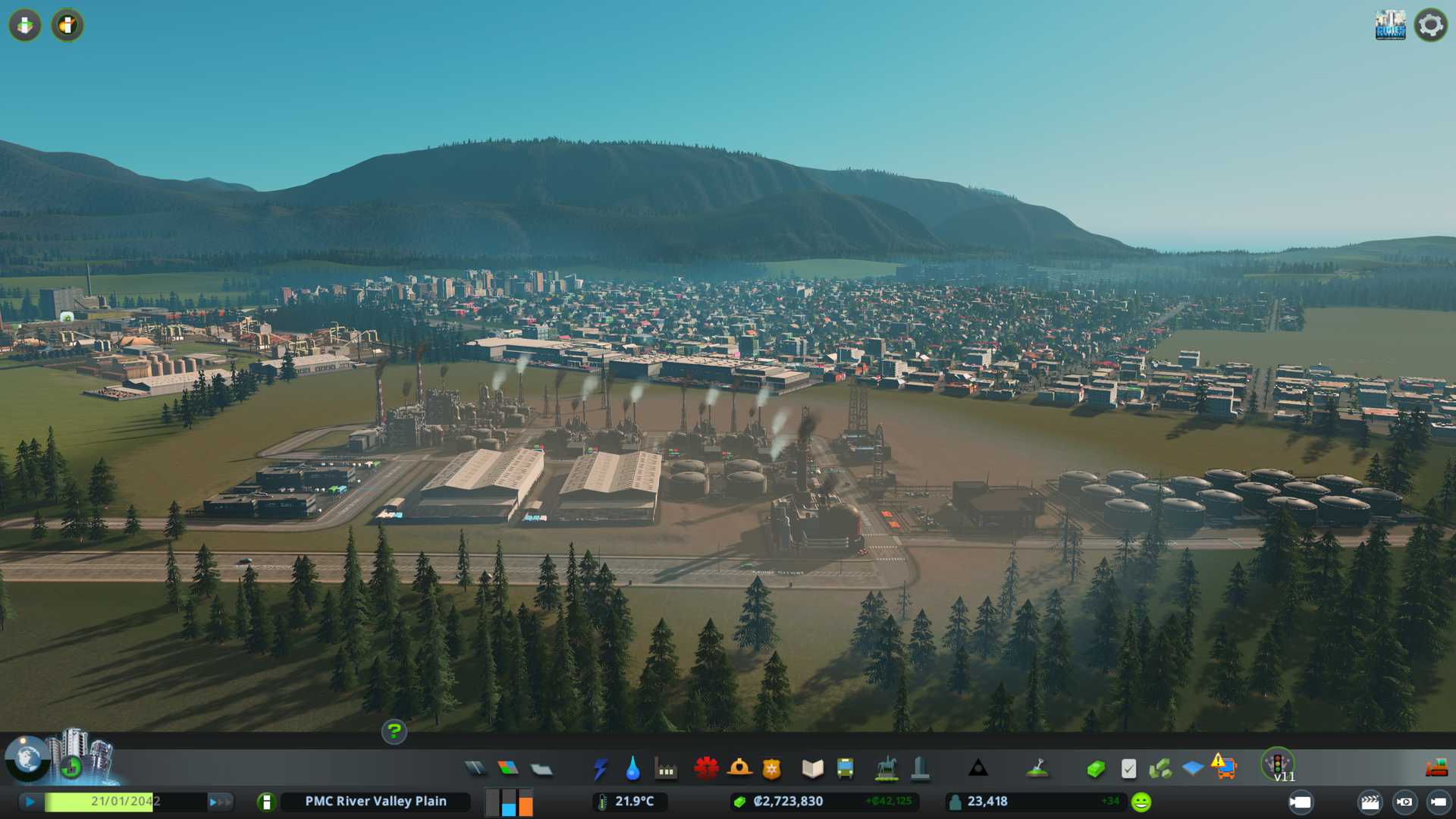1456x819 pixels.
Task: Toggle the play/pause simulation button
Action: pos(30,802)
